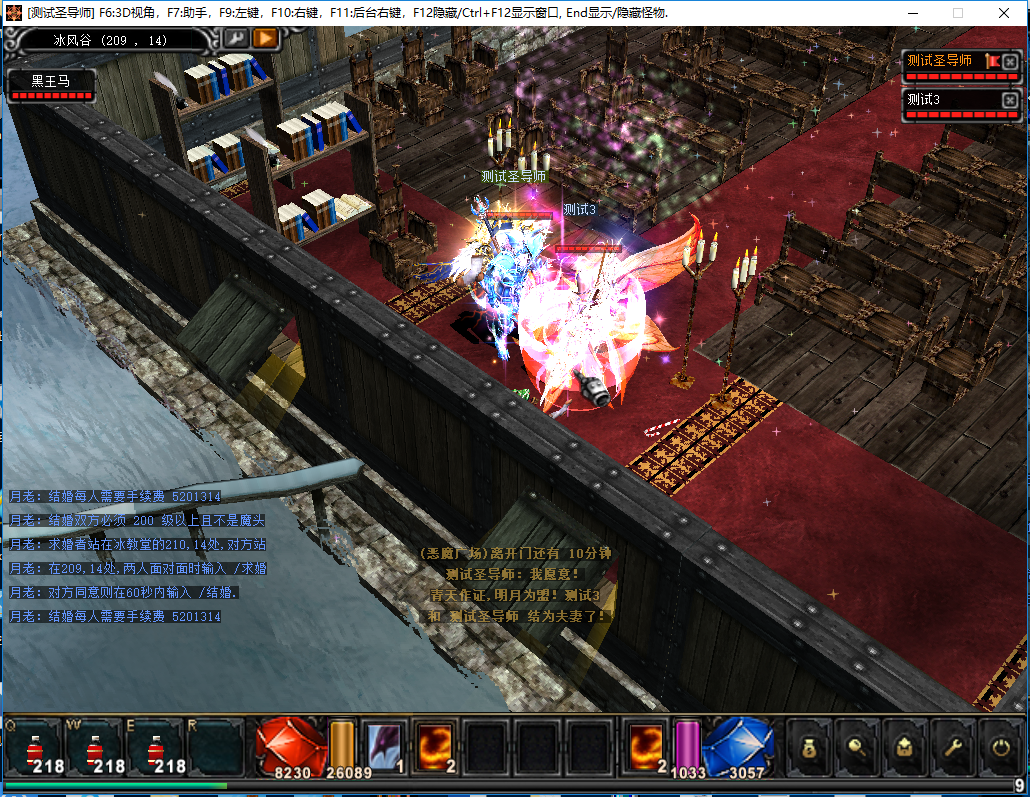Cast the fire skill beside the wing icon
The image size is (1030, 797).
click(437, 747)
